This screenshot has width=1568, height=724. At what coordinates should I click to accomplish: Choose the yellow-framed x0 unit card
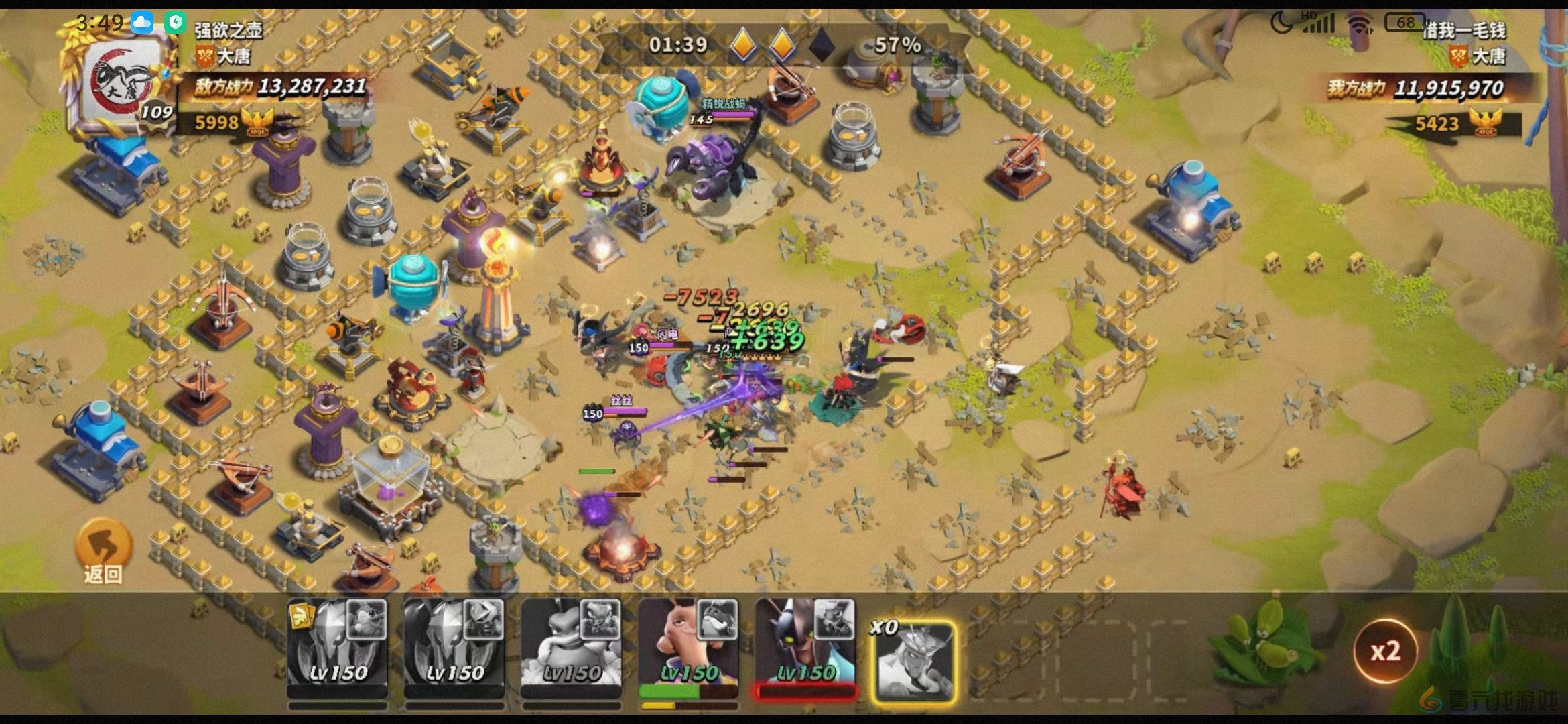(x=914, y=661)
